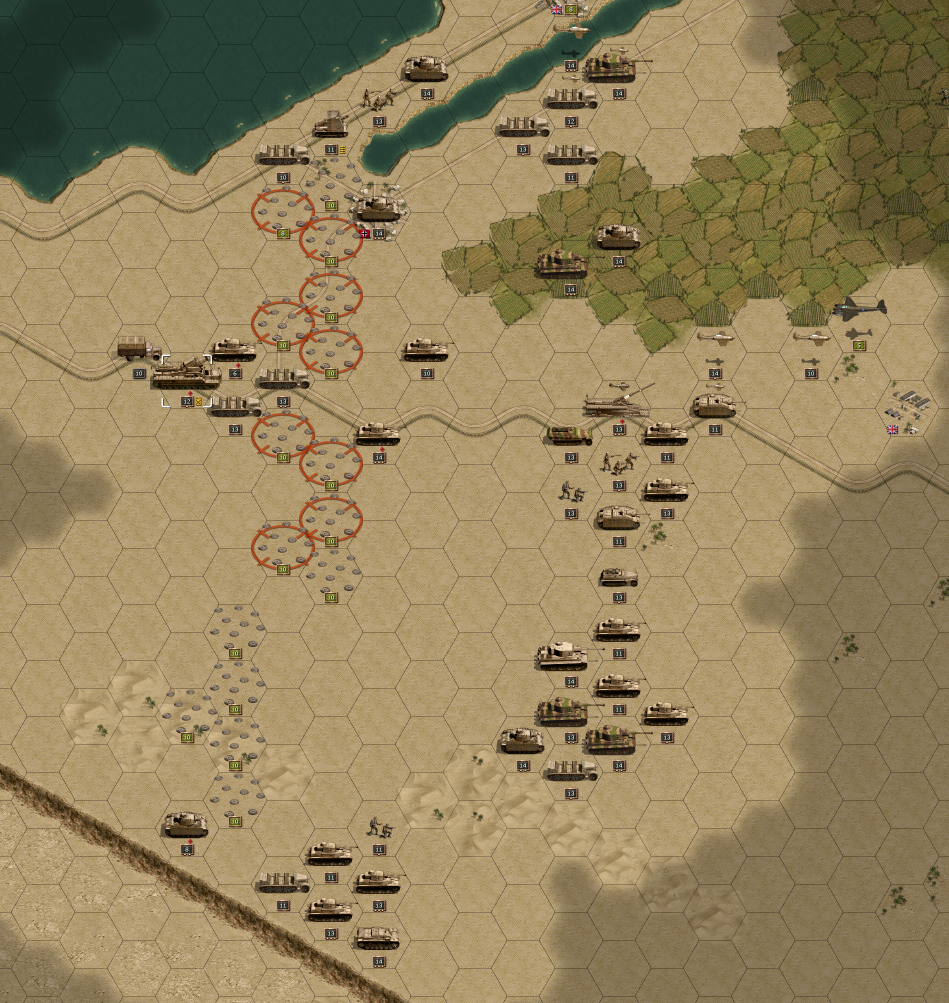Viewport: 949px width, 1003px height.
Task: Select the supply truck unit with strength 10
Action: click(138, 349)
